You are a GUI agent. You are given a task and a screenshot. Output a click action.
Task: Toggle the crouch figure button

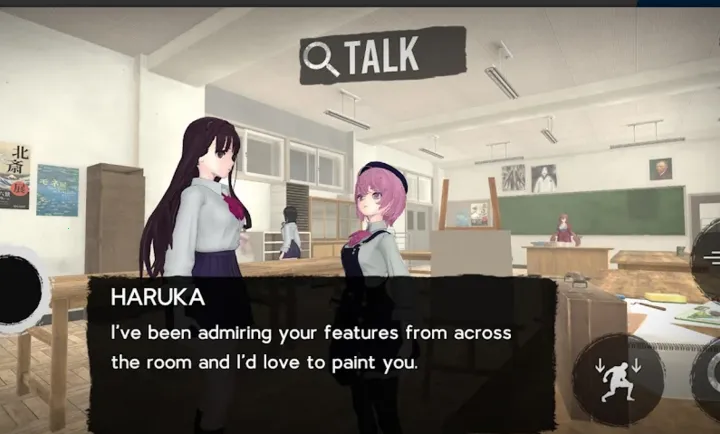point(618,382)
